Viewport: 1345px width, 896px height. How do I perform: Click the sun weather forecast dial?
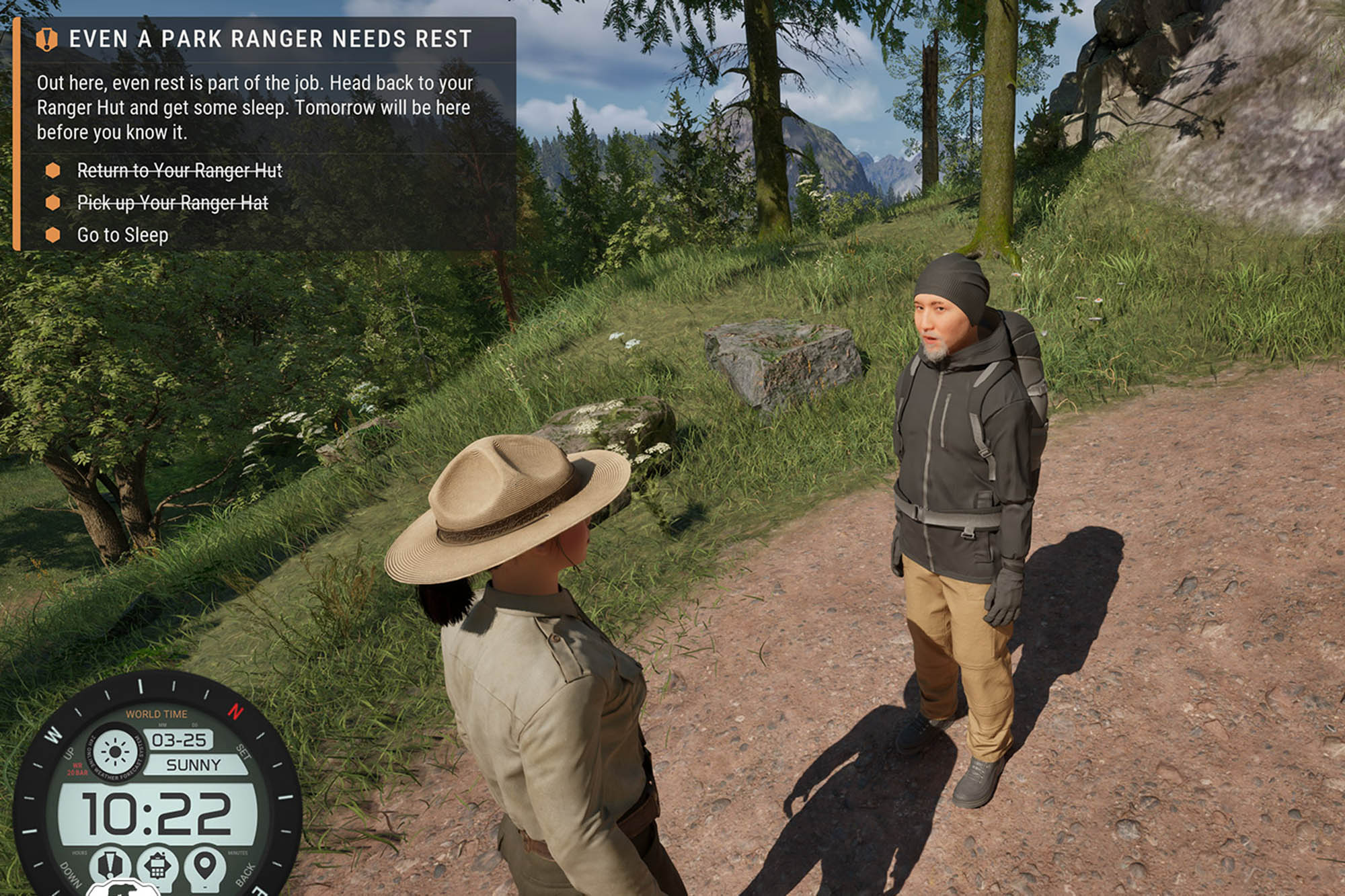115,751
